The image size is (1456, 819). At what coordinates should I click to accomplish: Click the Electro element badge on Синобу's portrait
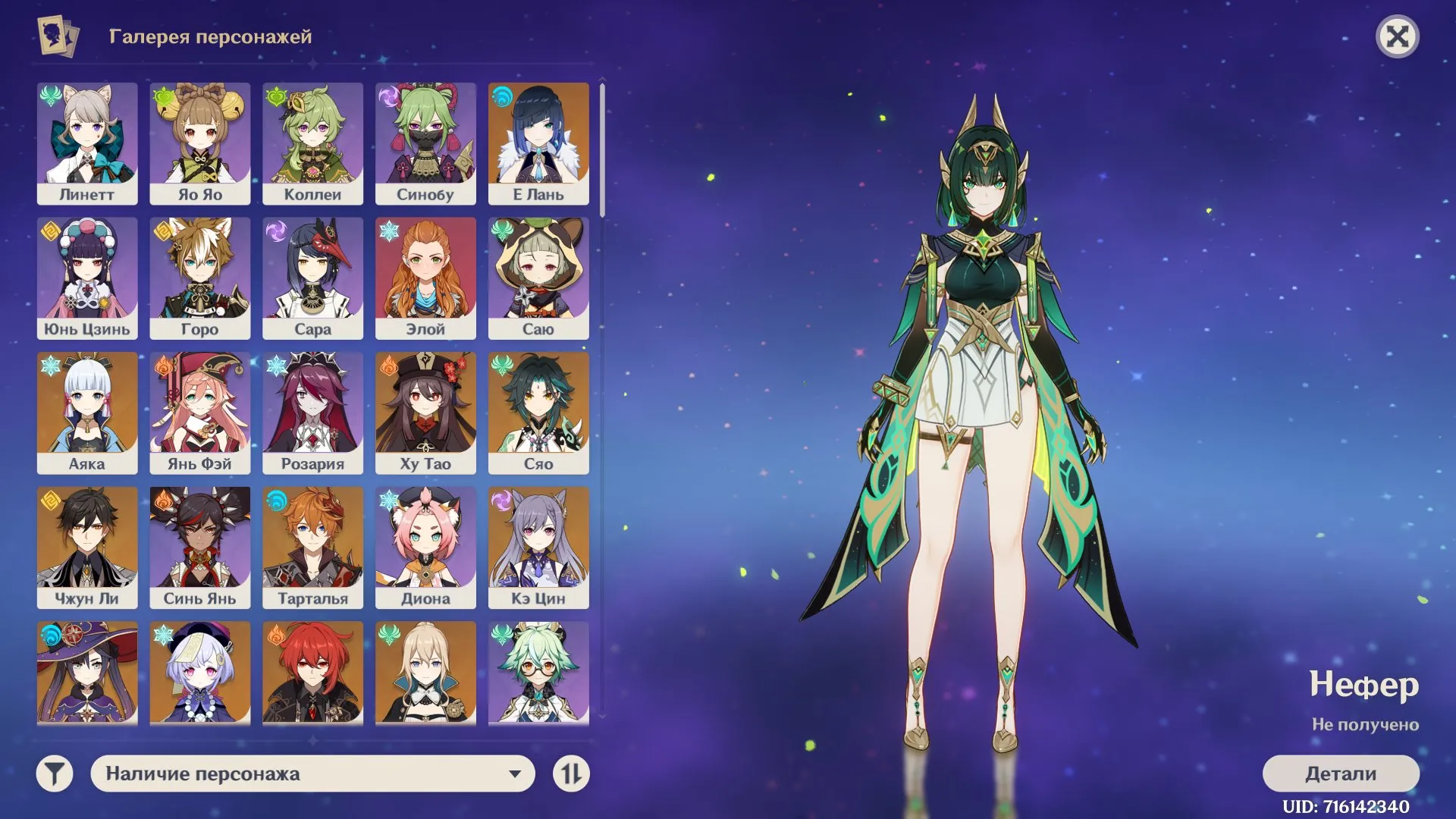388,95
